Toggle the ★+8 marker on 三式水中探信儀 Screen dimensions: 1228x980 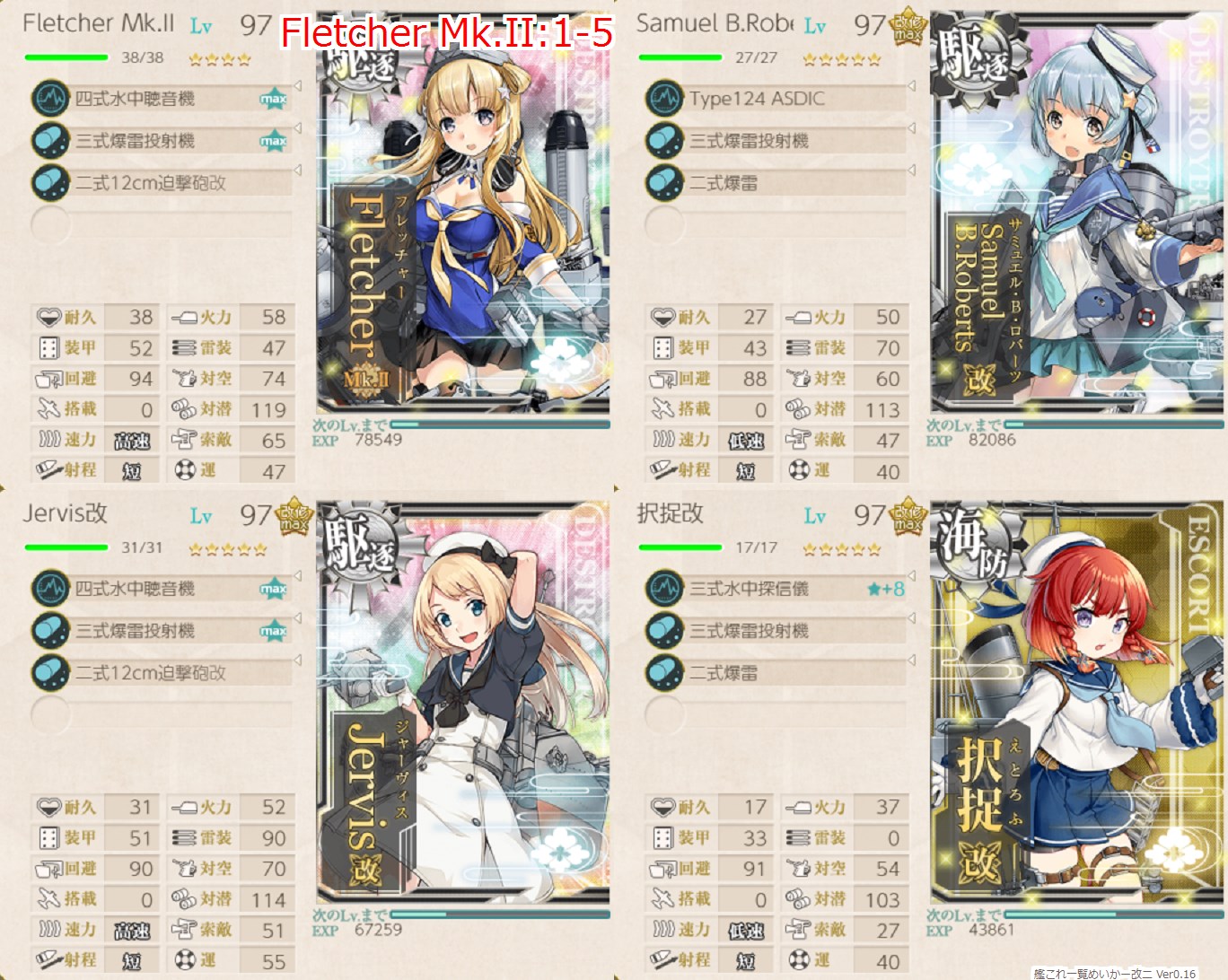click(884, 589)
